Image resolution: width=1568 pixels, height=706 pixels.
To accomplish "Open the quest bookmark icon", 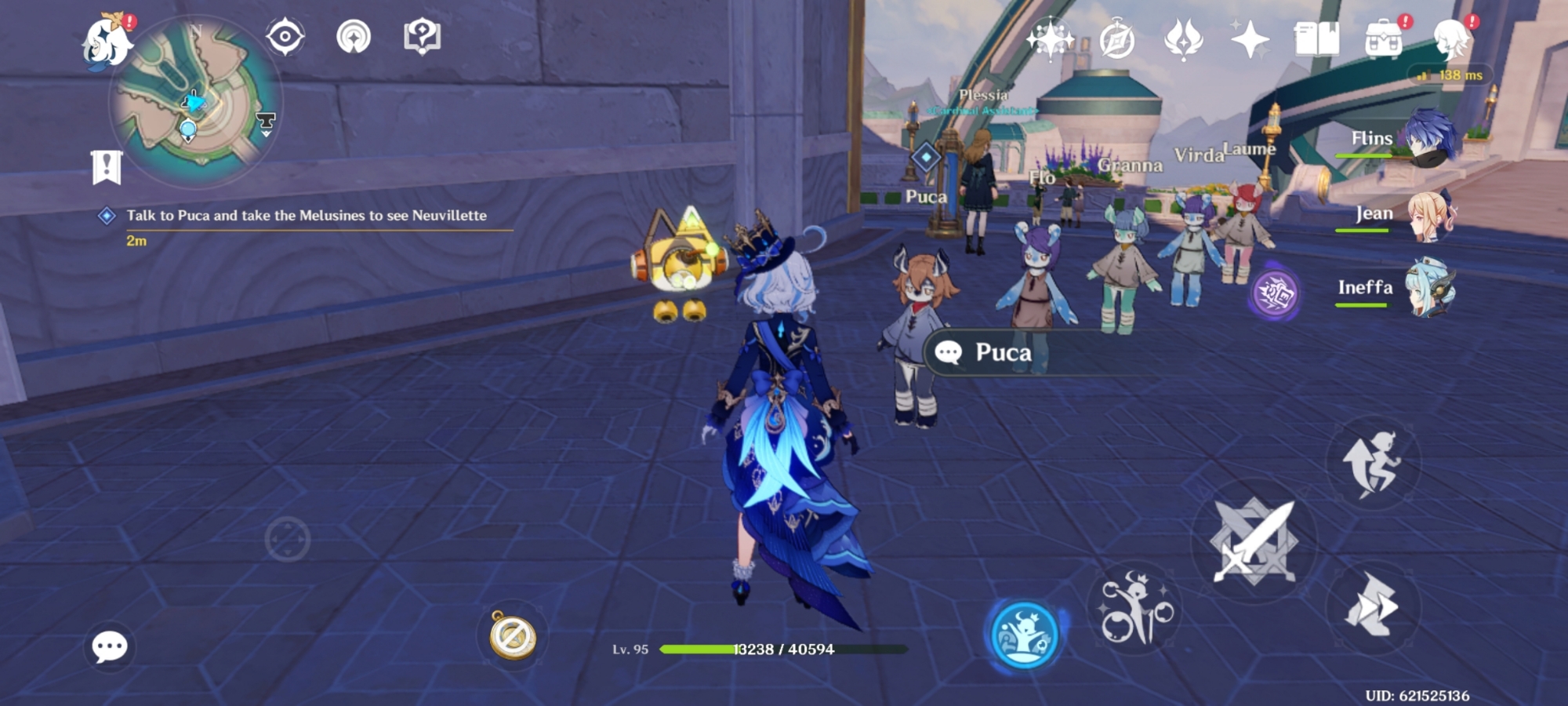I will coord(107,167).
